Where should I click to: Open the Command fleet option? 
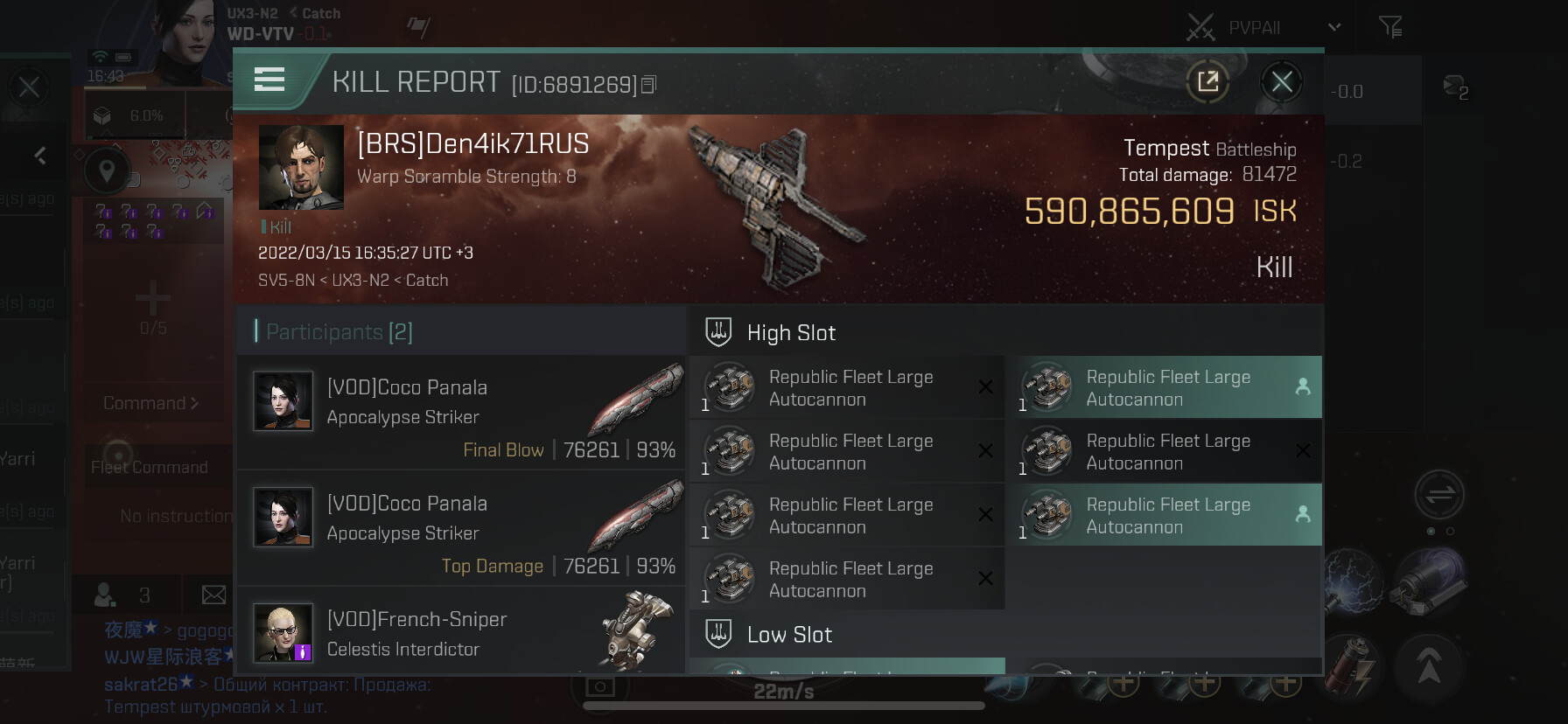pos(151,403)
